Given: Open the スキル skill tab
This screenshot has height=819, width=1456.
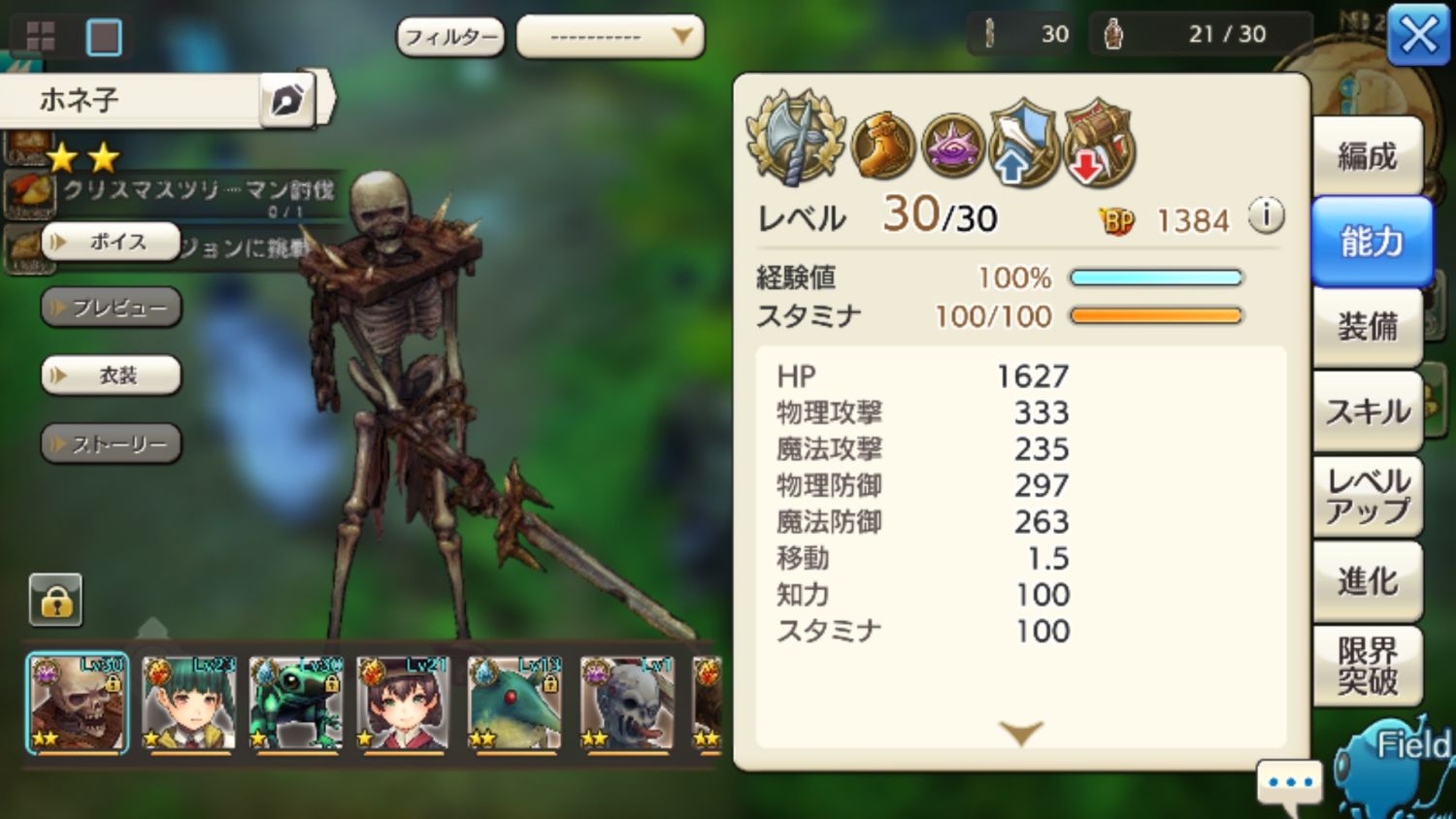Looking at the screenshot, I should [1368, 411].
